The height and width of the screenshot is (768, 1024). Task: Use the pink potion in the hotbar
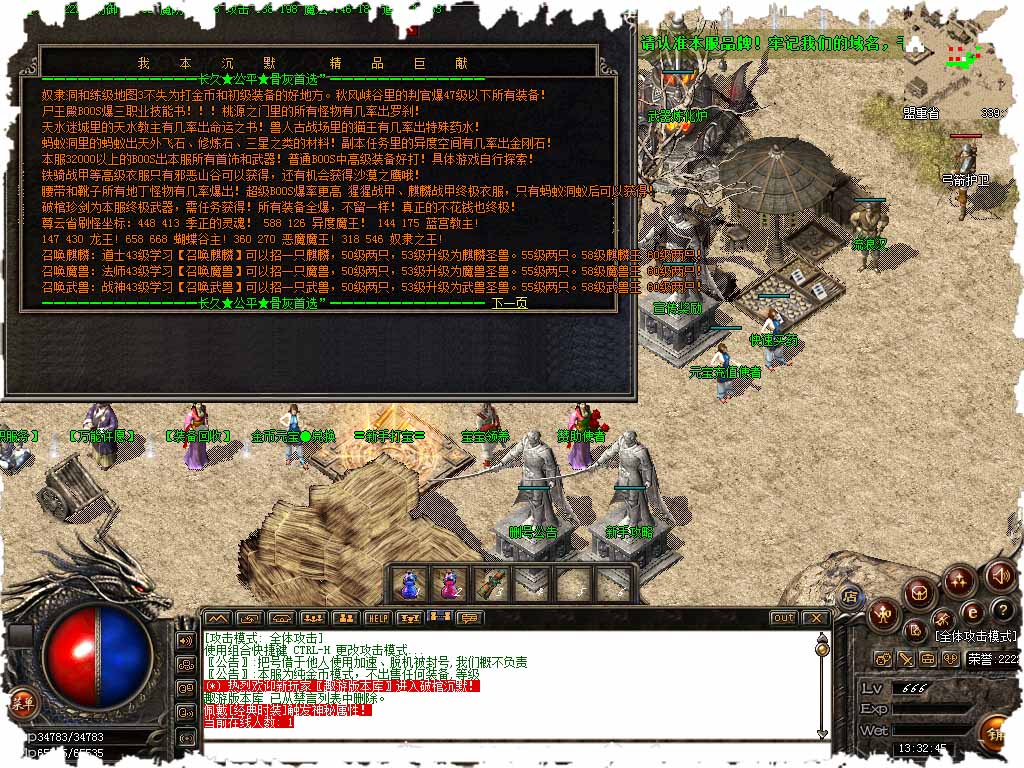click(451, 583)
